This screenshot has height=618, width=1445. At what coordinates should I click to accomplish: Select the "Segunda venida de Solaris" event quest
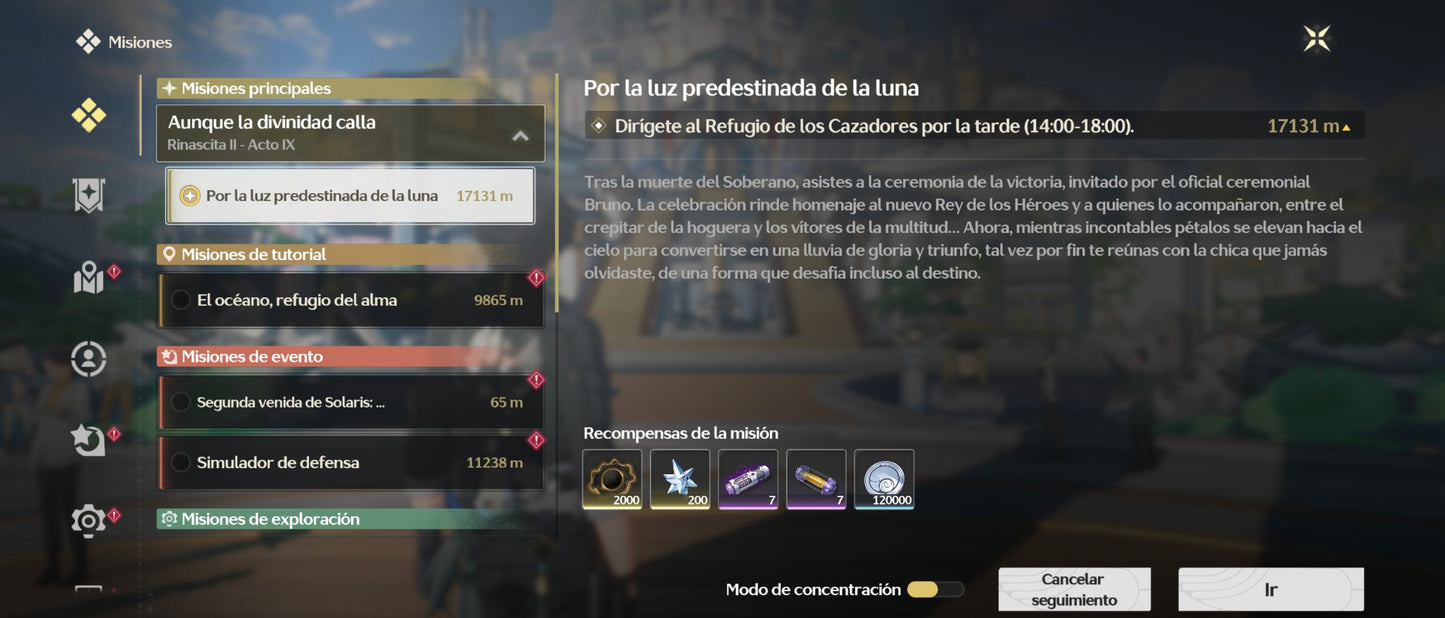(x=350, y=402)
